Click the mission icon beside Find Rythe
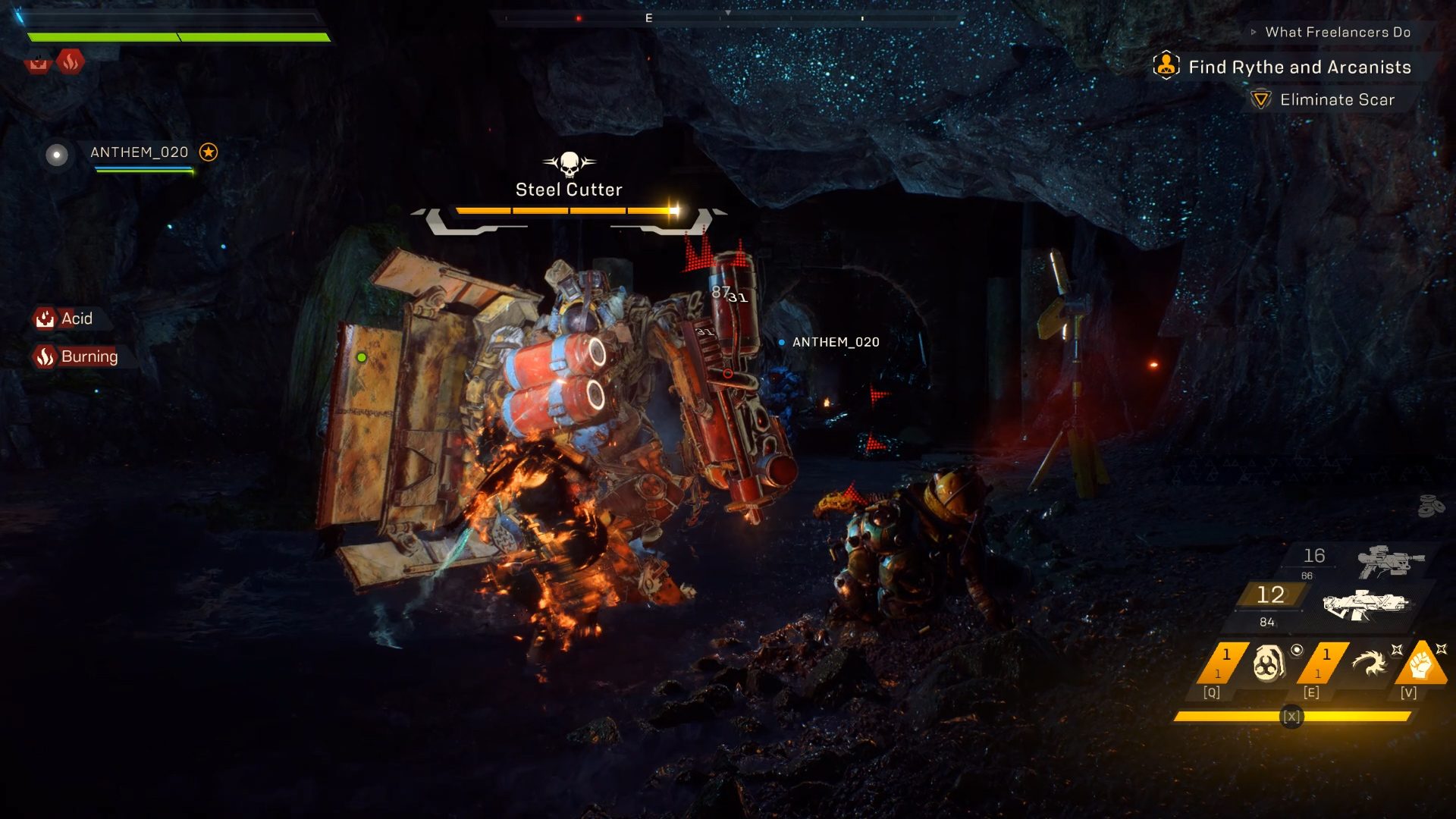This screenshot has width=1456, height=819. tap(1166, 67)
